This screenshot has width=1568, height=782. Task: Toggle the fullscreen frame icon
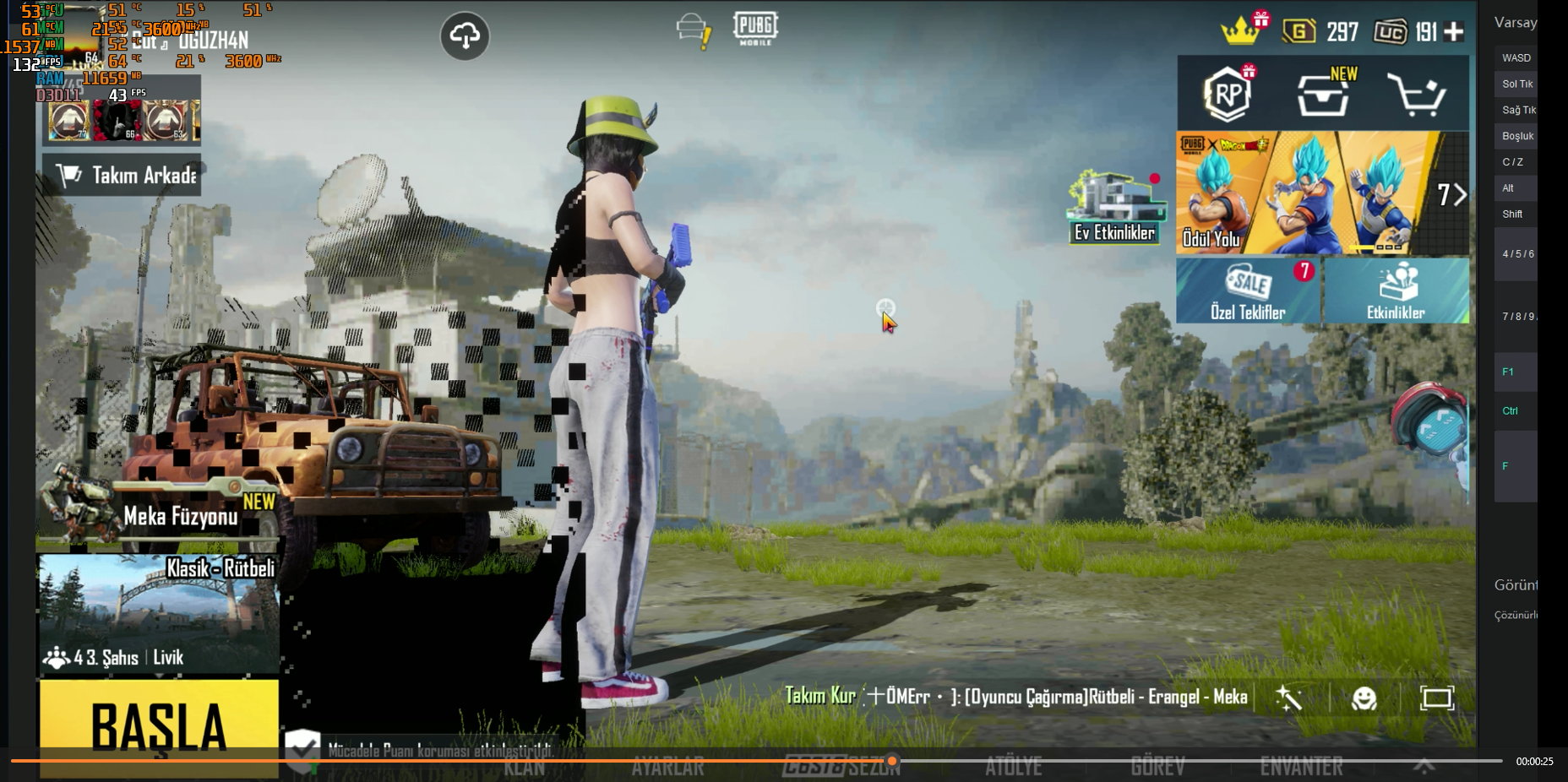pyautogui.click(x=1436, y=698)
